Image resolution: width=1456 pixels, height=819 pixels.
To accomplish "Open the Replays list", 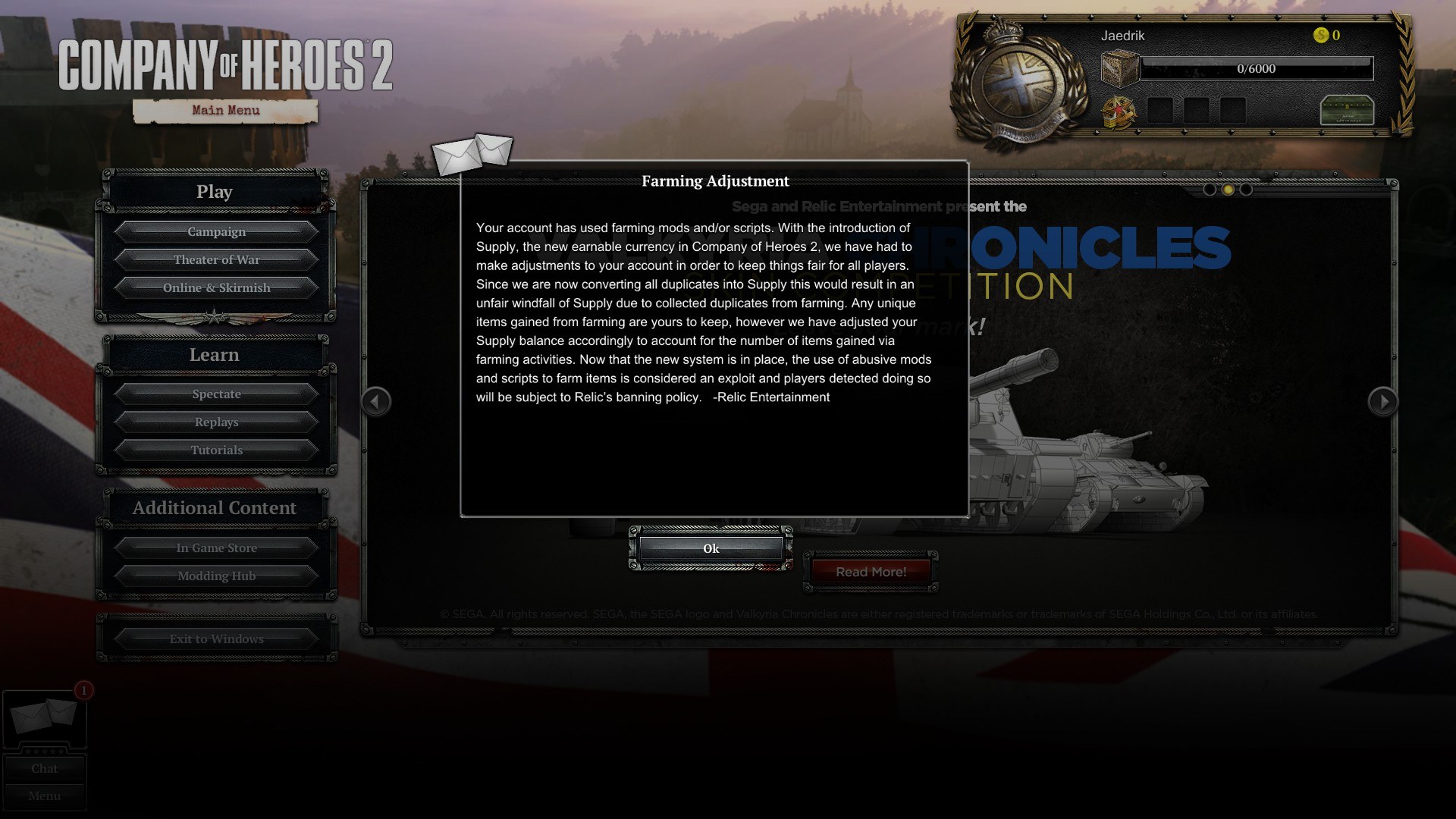I will (x=216, y=422).
